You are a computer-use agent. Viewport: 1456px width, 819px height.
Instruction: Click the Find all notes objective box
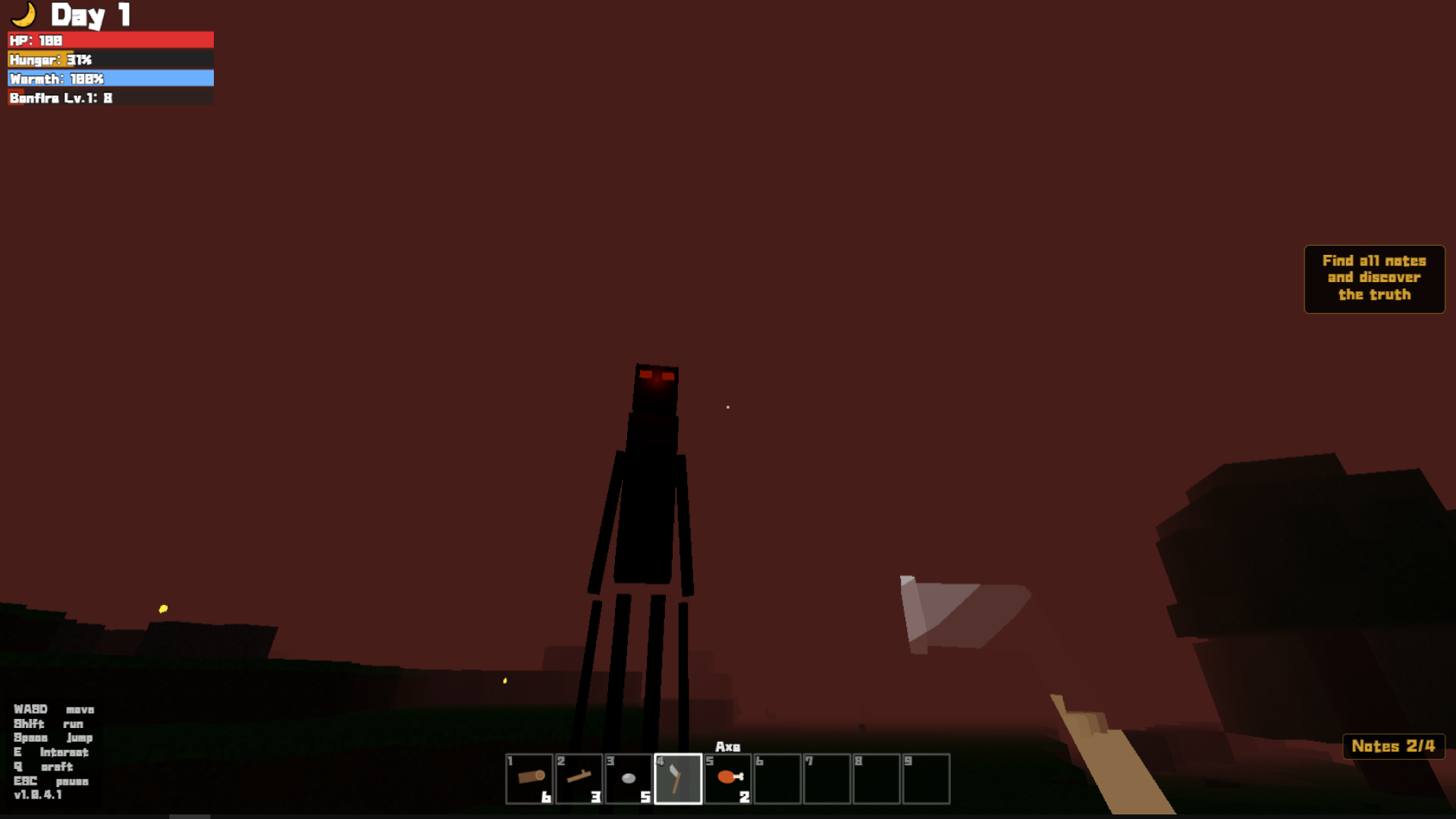point(1373,278)
